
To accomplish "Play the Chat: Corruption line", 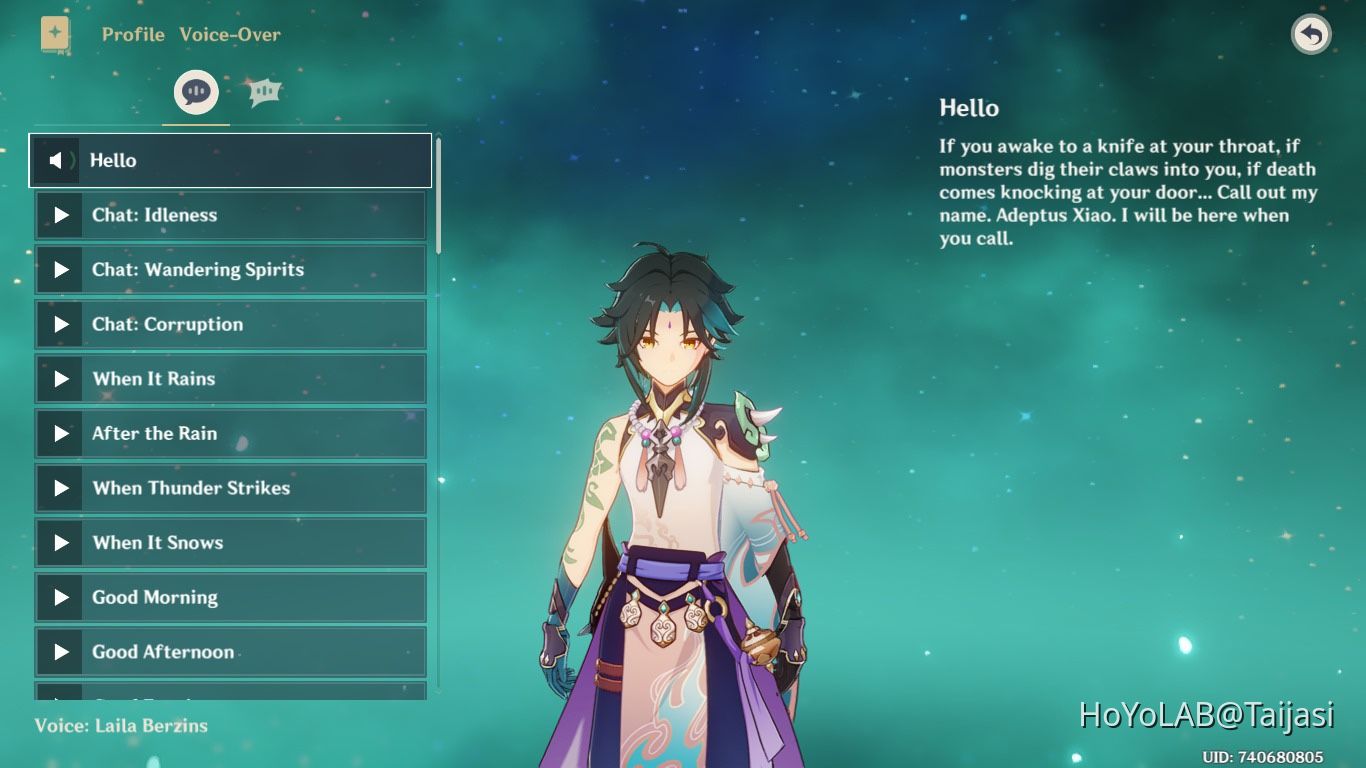I will tap(230, 324).
